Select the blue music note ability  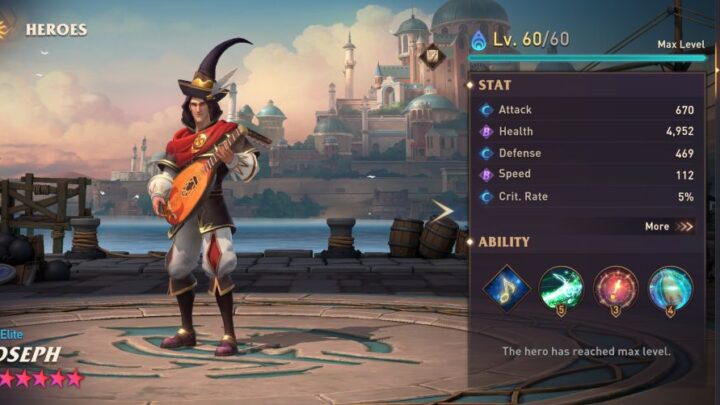coord(506,288)
